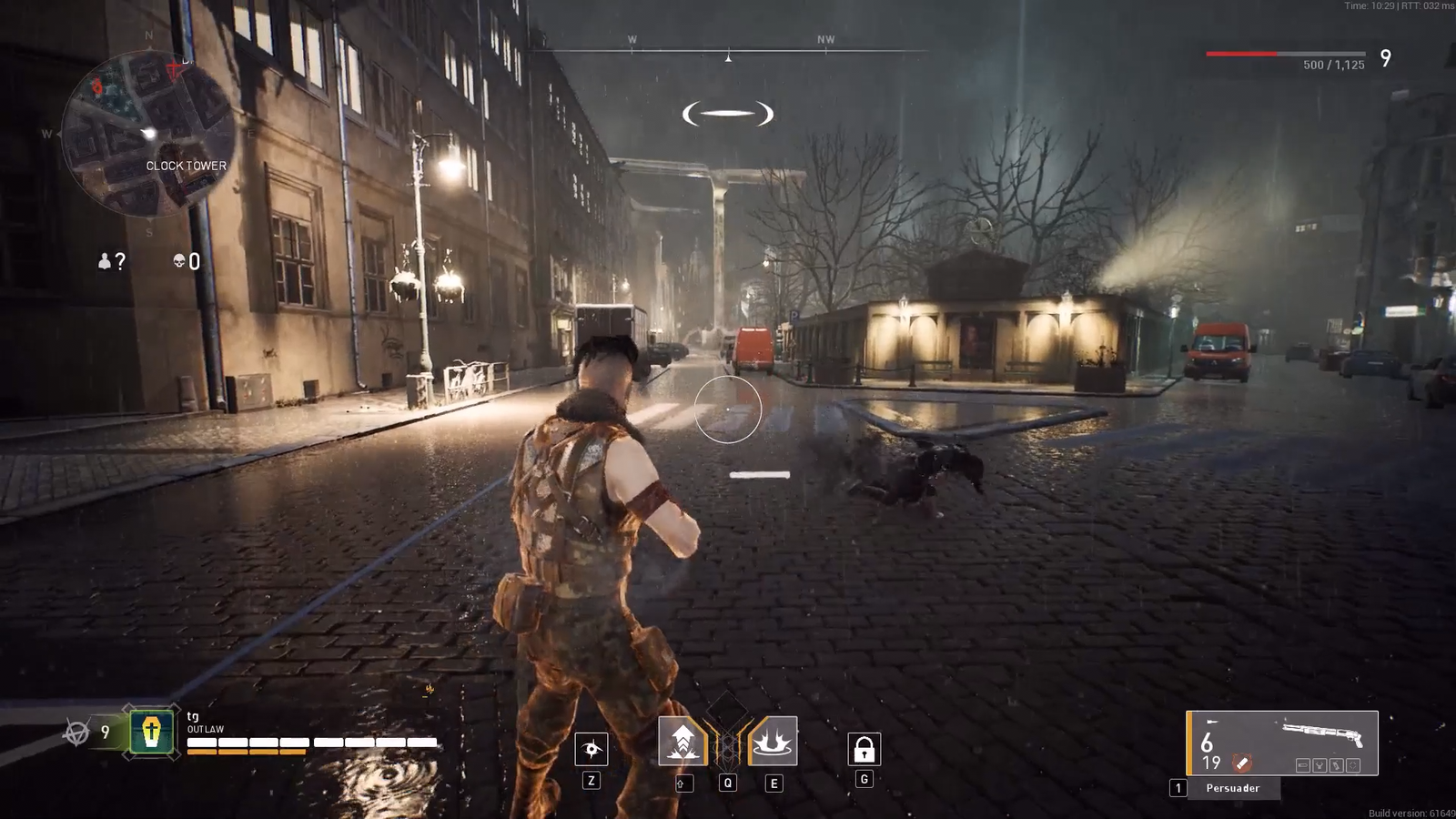
Task: Click the skull kill counter icon
Action: click(179, 261)
